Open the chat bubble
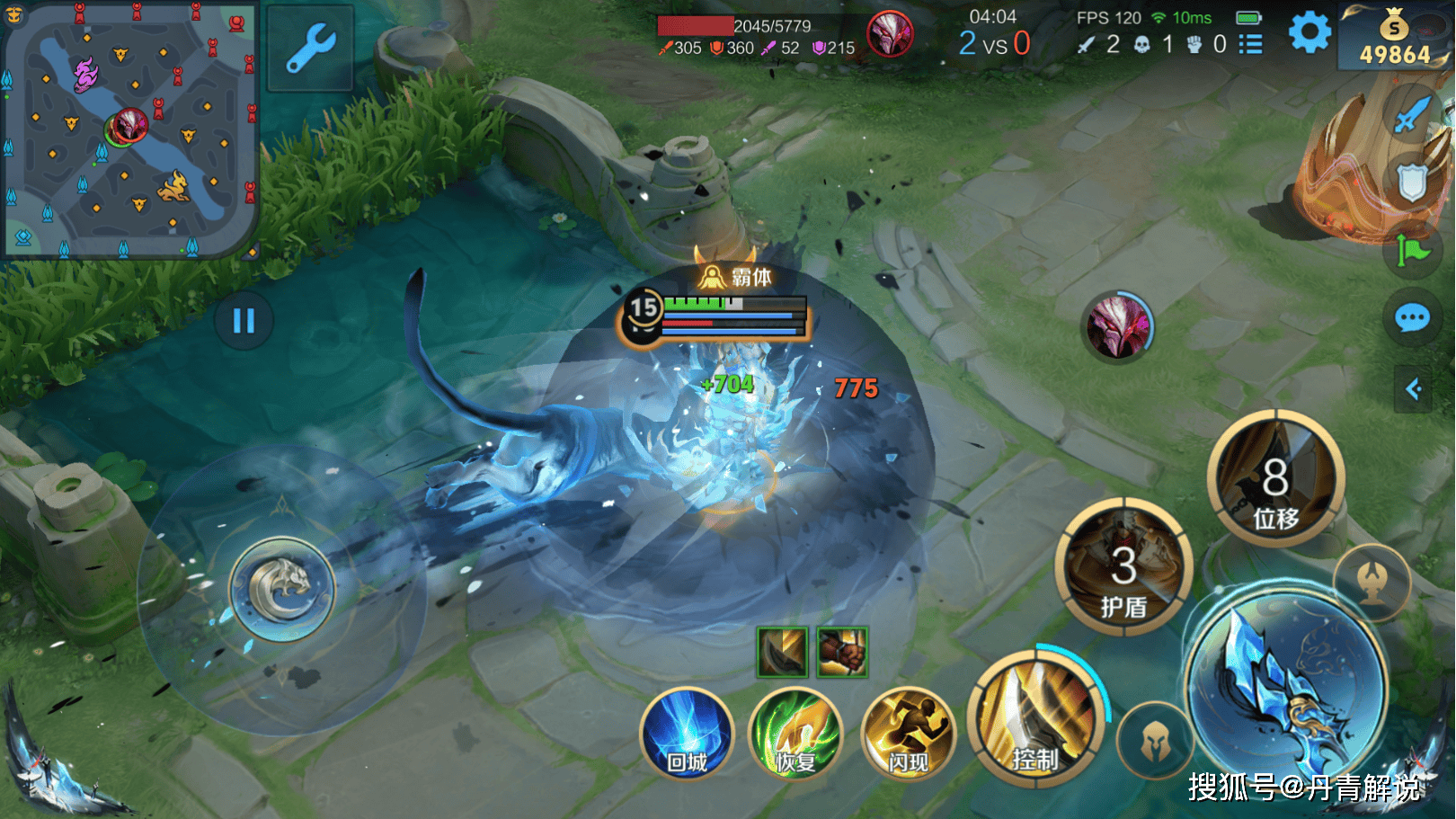This screenshot has width=1456, height=819. (1412, 318)
